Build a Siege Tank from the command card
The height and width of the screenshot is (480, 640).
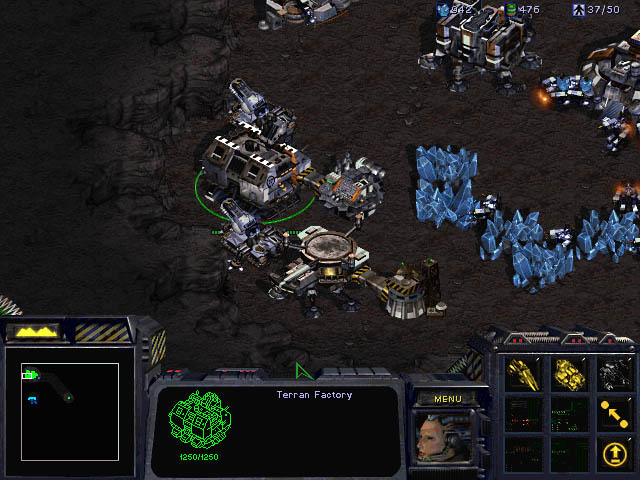click(x=570, y=373)
